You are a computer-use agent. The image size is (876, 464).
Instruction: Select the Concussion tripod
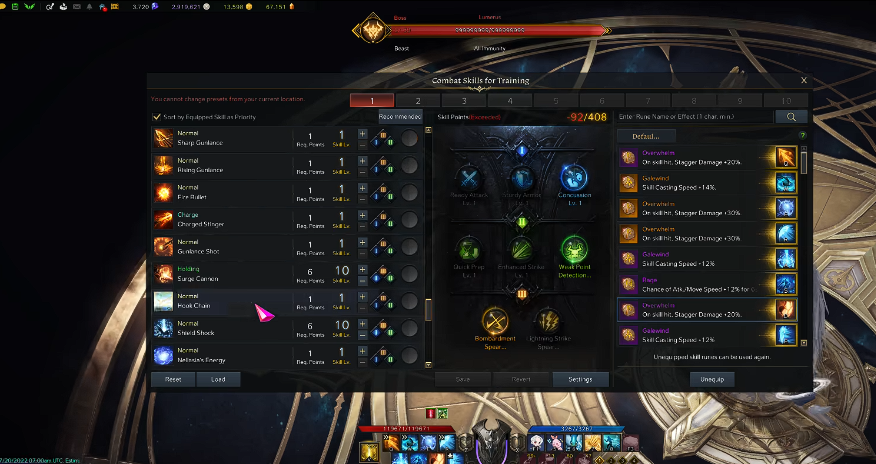point(573,180)
